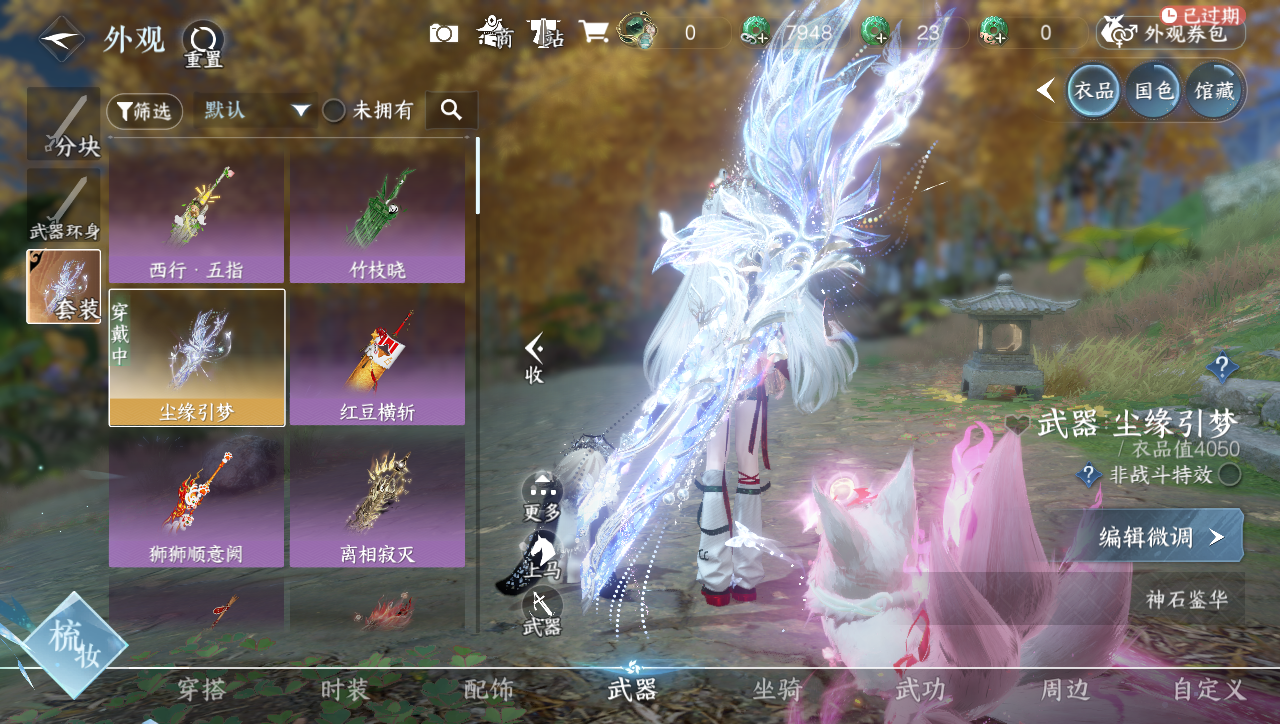Open 编辑微调 fine-tune editor
Screen dimensions: 1280x724
pos(1160,537)
